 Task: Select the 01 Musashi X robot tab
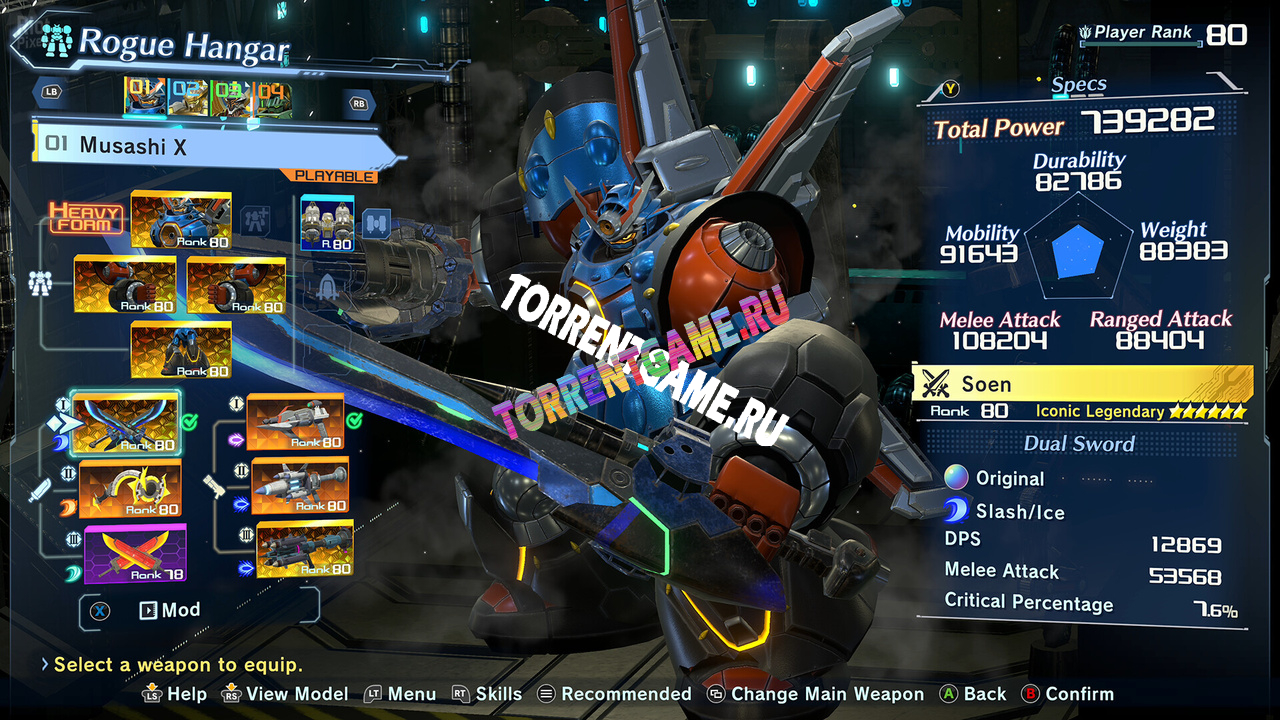point(145,97)
